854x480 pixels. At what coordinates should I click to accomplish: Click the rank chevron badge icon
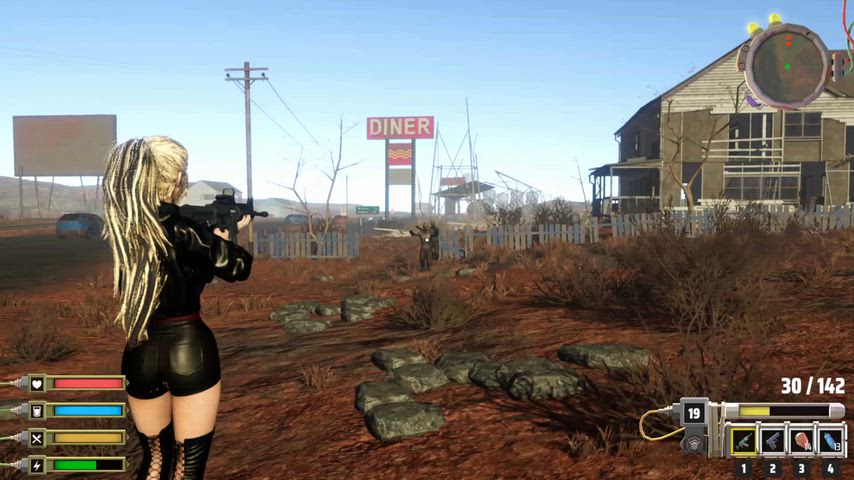point(694,443)
